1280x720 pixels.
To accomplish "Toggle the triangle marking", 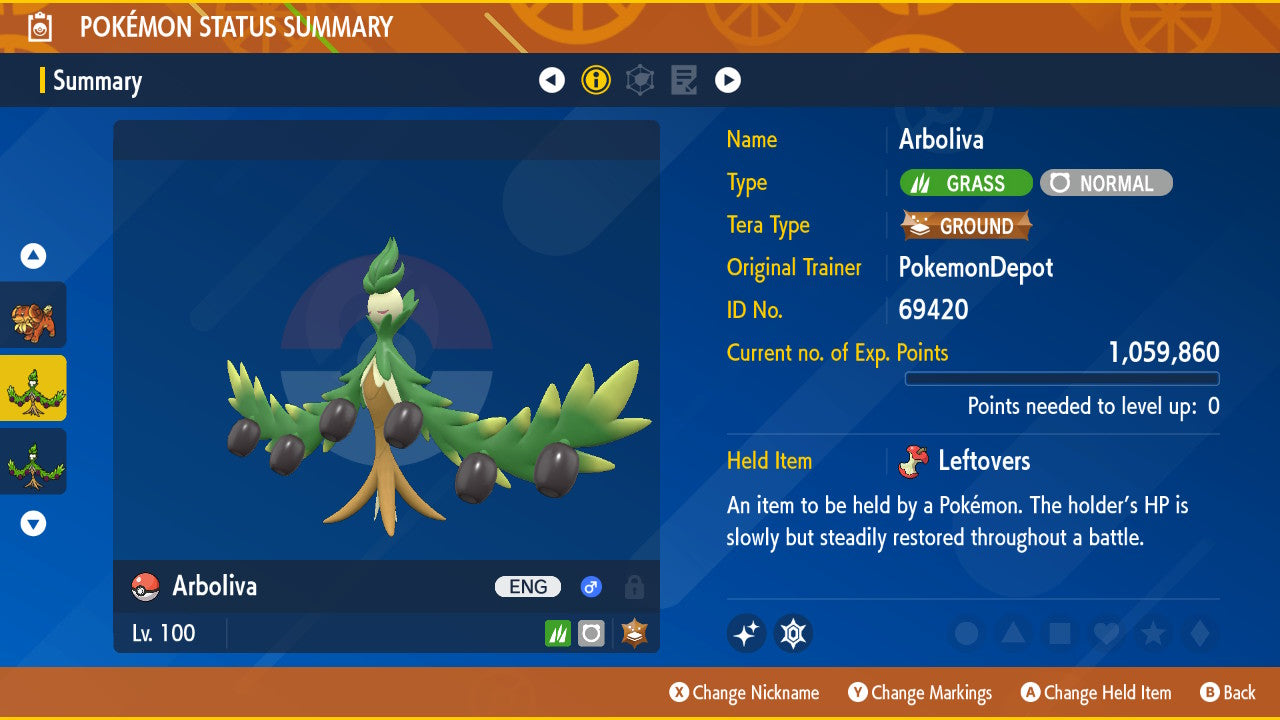I will tap(1013, 633).
